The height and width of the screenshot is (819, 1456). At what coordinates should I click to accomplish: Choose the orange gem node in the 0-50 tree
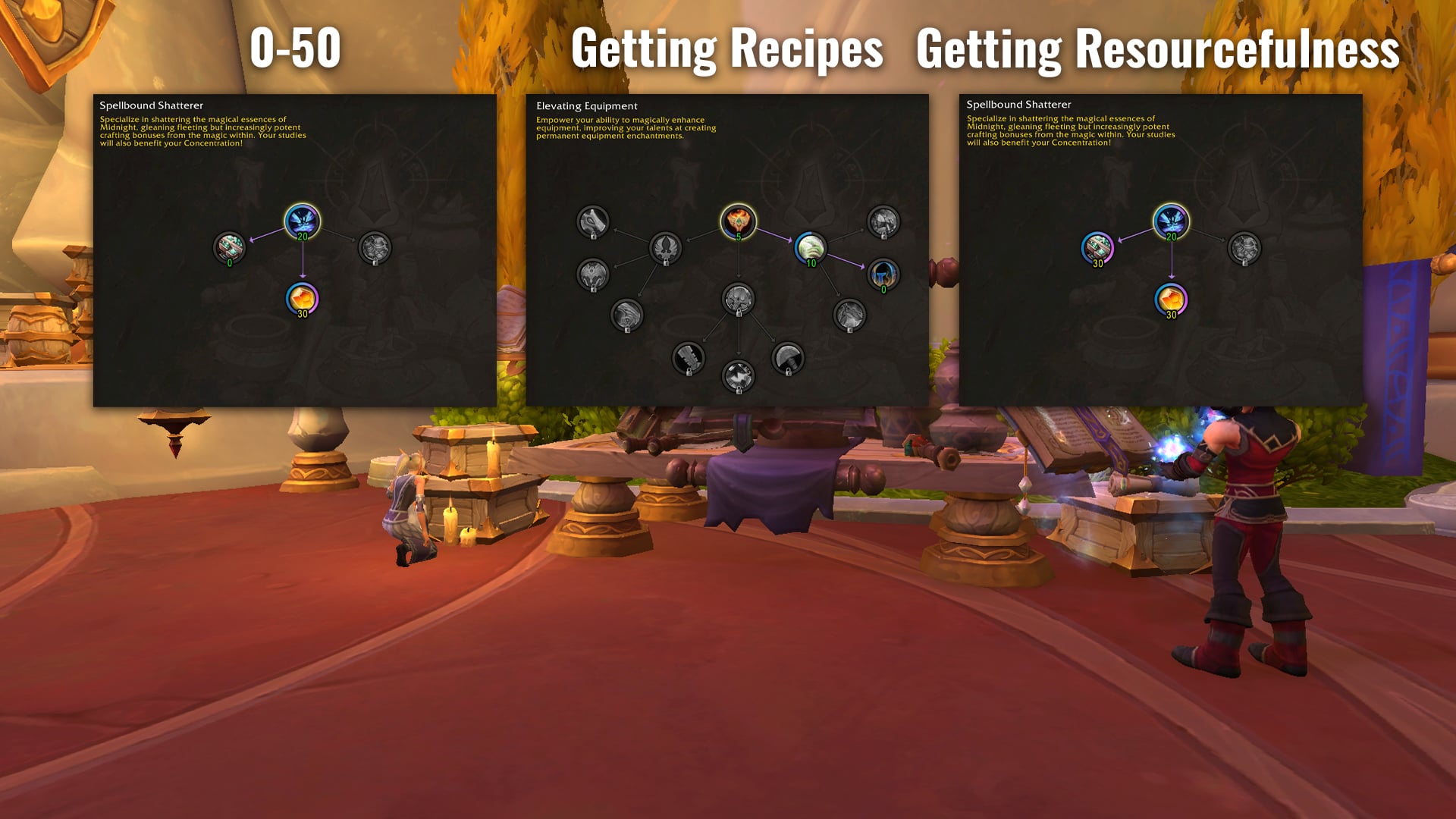point(302,299)
